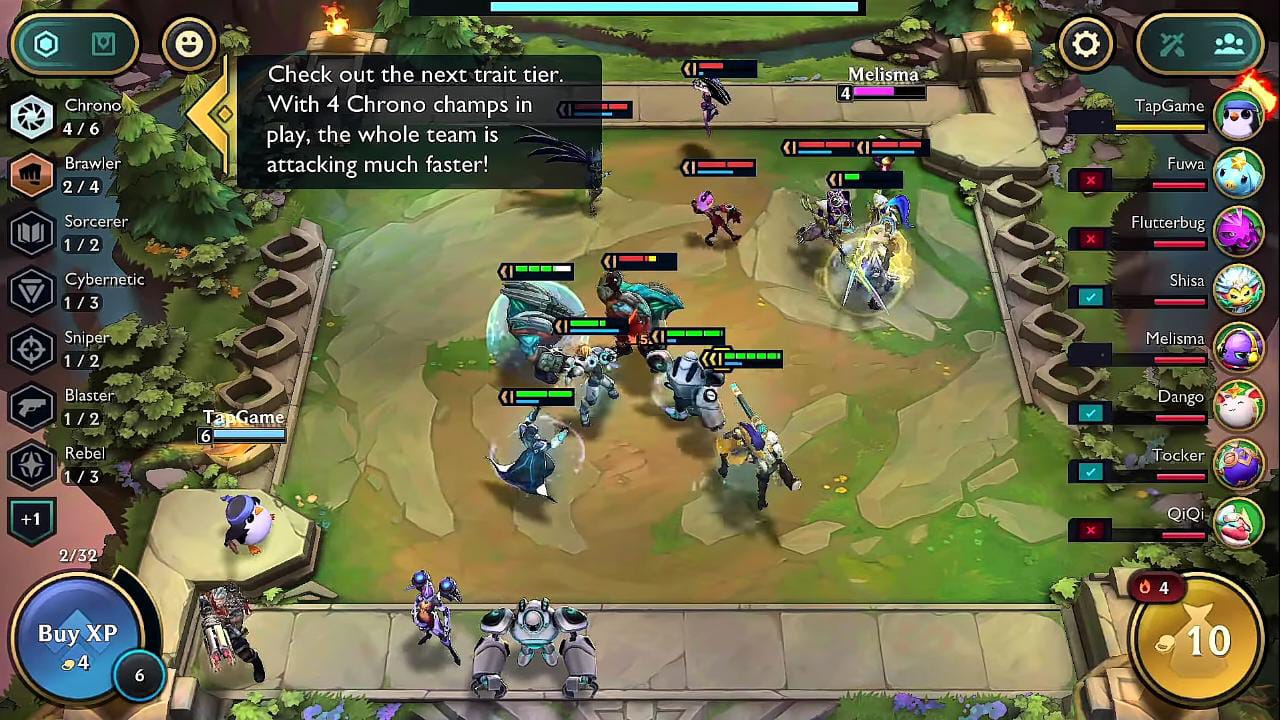Image resolution: width=1280 pixels, height=720 pixels.
Task: Select Fuwa in the player list
Action: pyautogui.click(x=1238, y=171)
